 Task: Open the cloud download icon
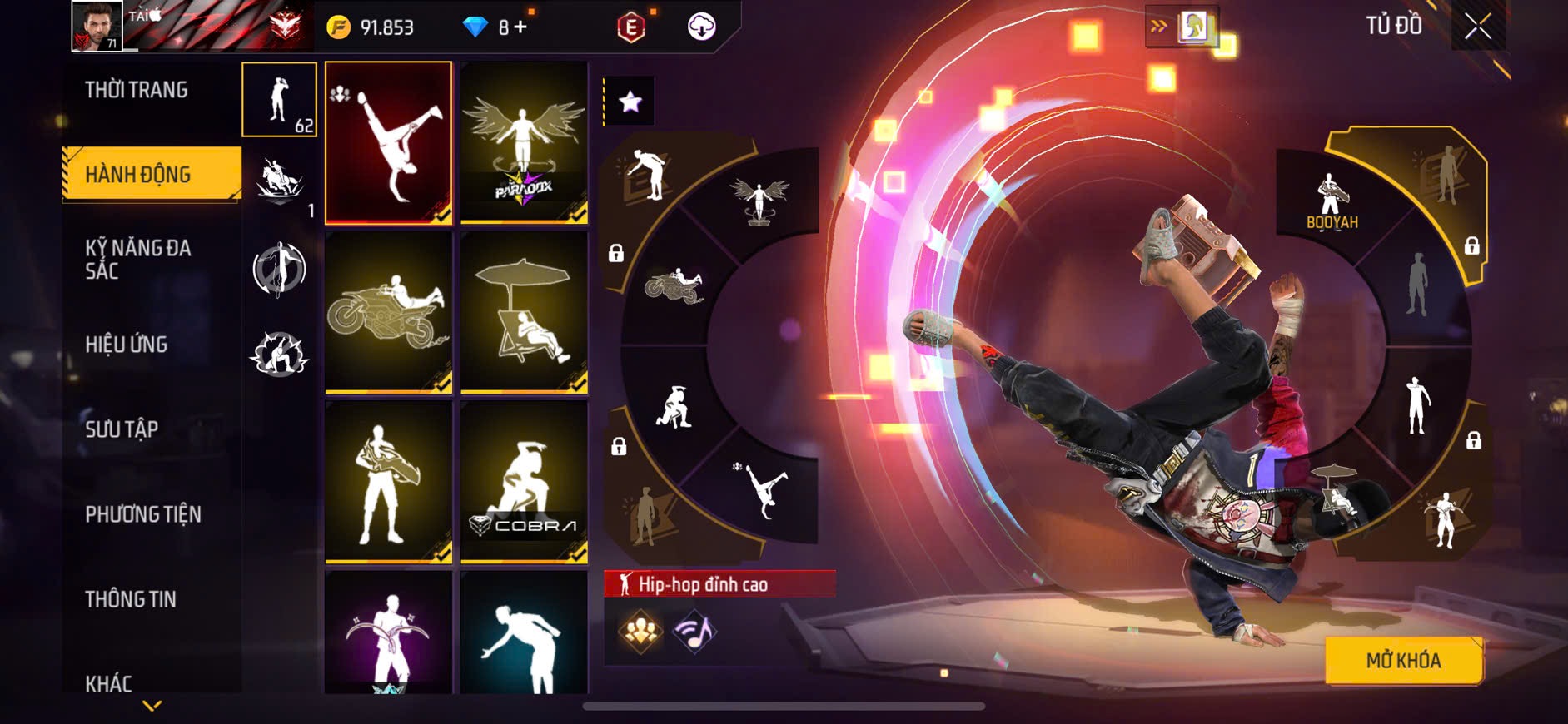701,27
